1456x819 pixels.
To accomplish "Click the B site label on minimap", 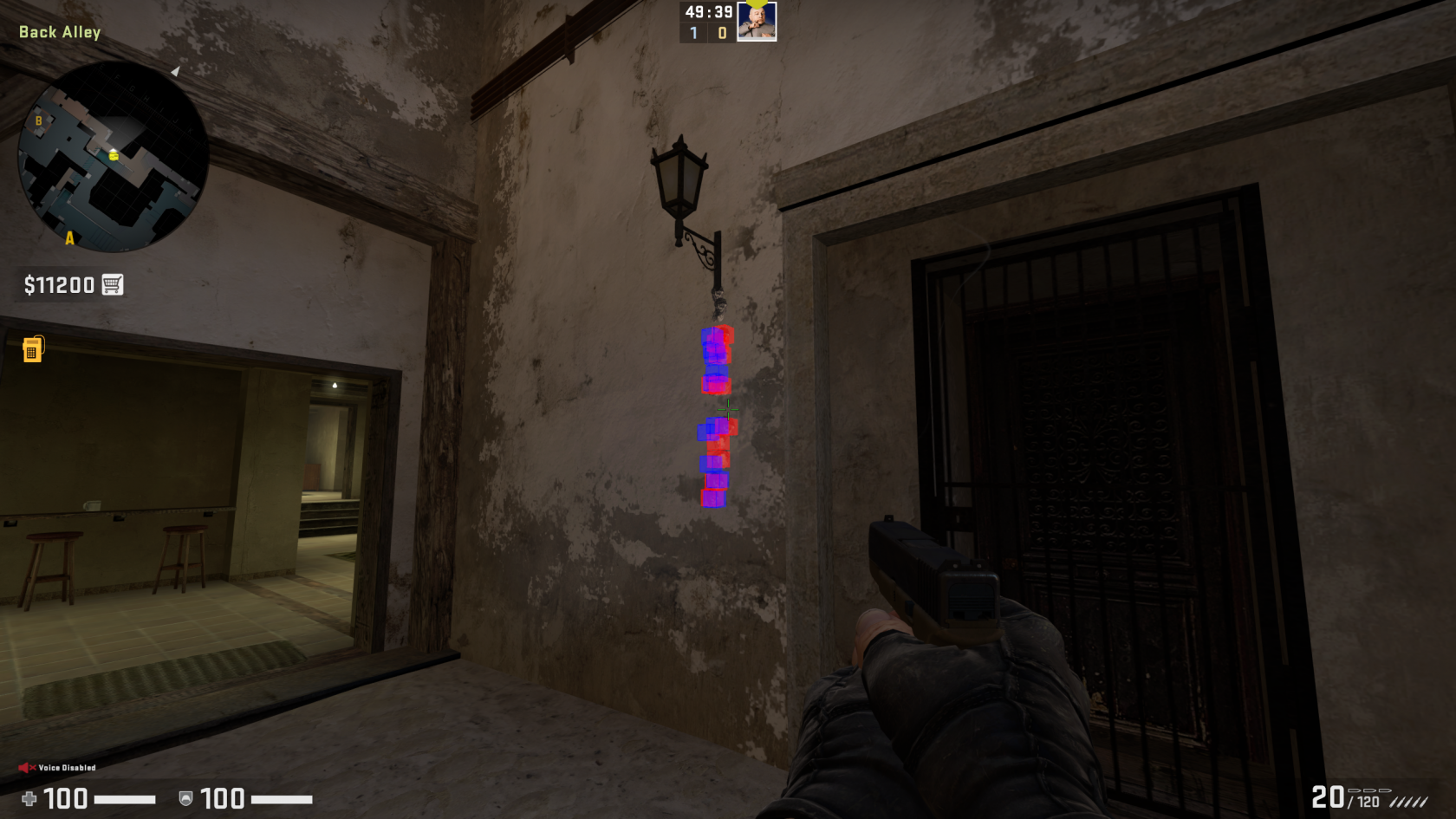I will tap(38, 121).
